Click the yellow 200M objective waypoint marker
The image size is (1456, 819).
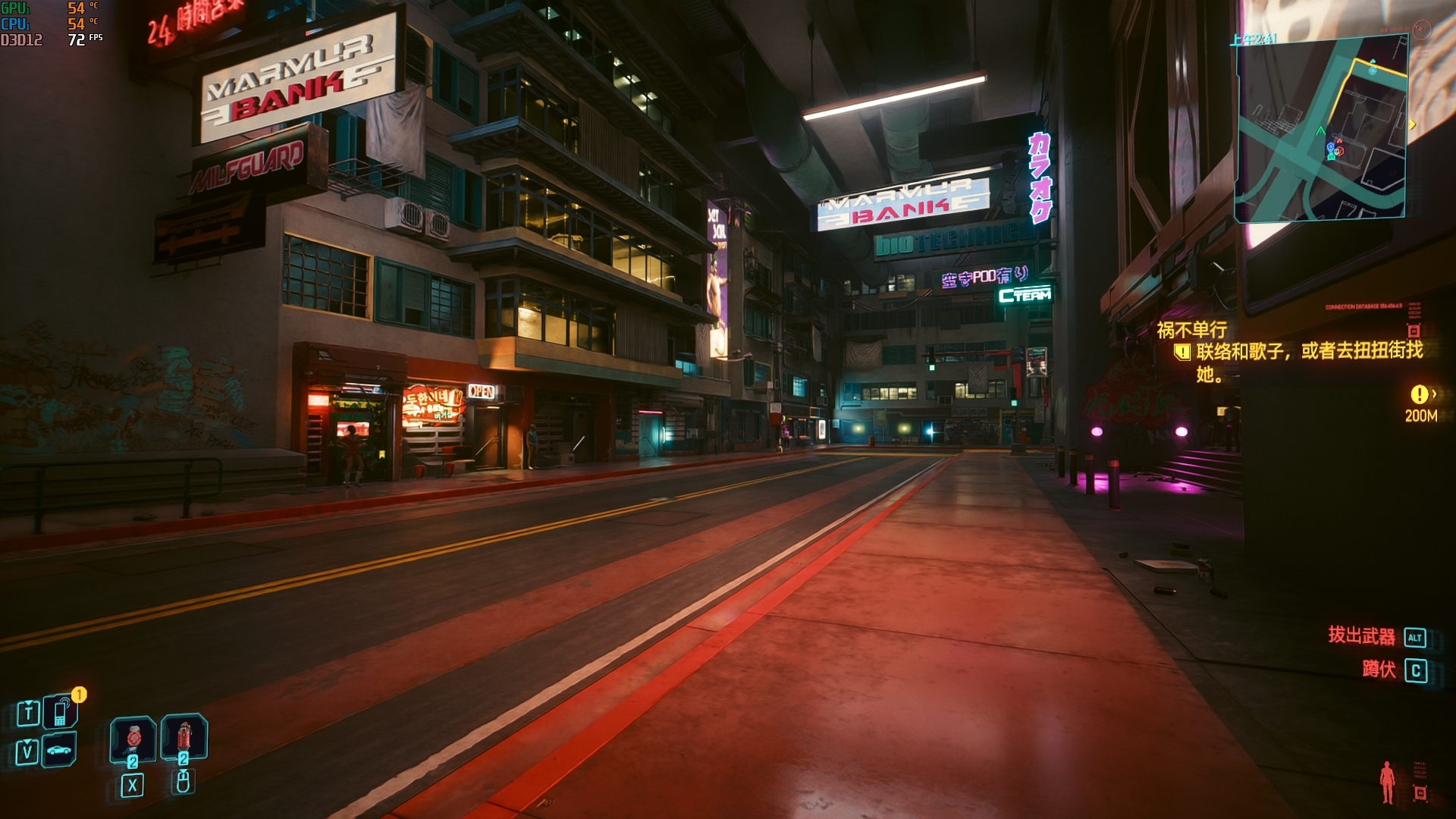tap(1419, 394)
